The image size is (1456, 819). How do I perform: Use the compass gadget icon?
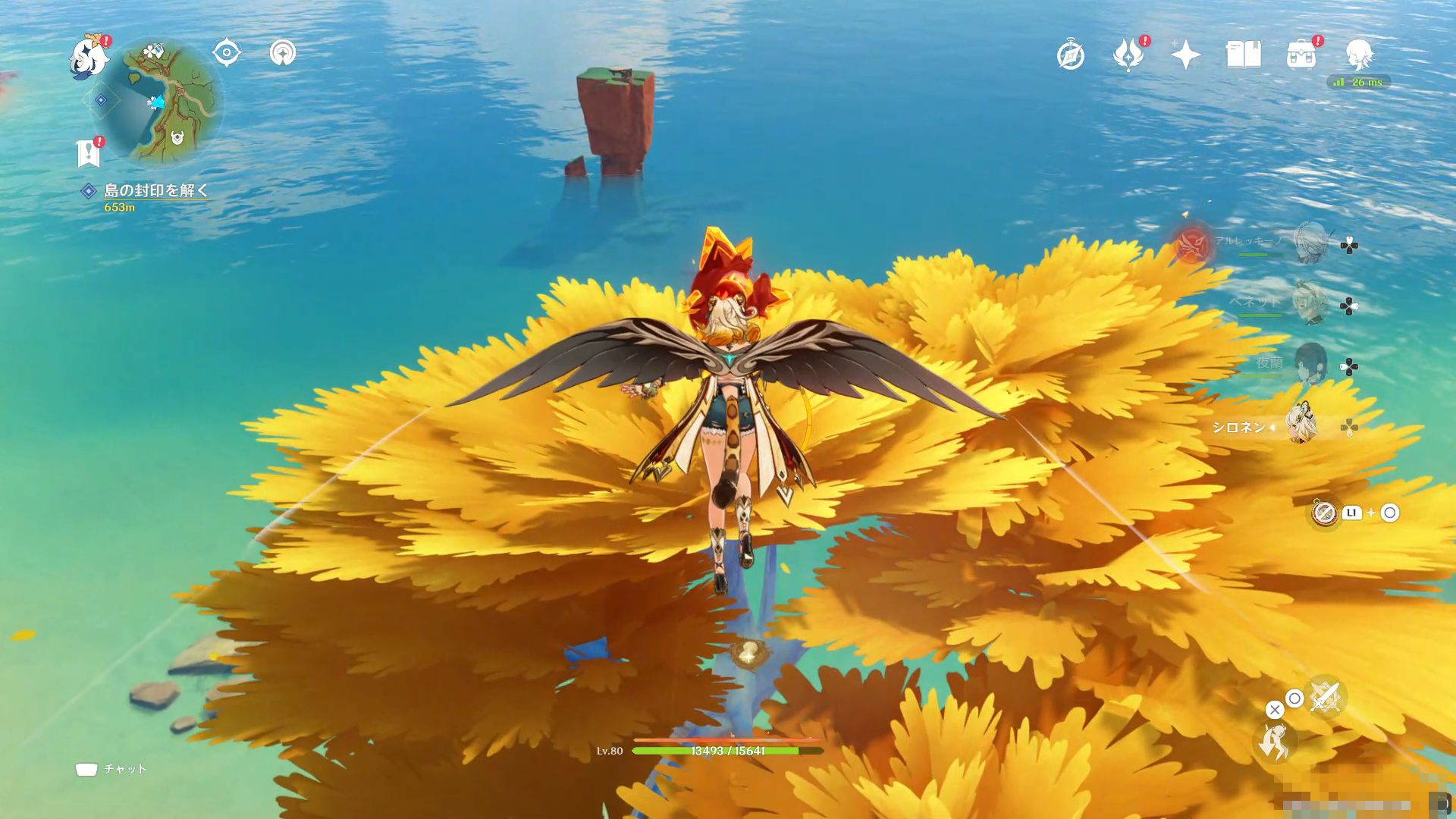click(x=1324, y=513)
